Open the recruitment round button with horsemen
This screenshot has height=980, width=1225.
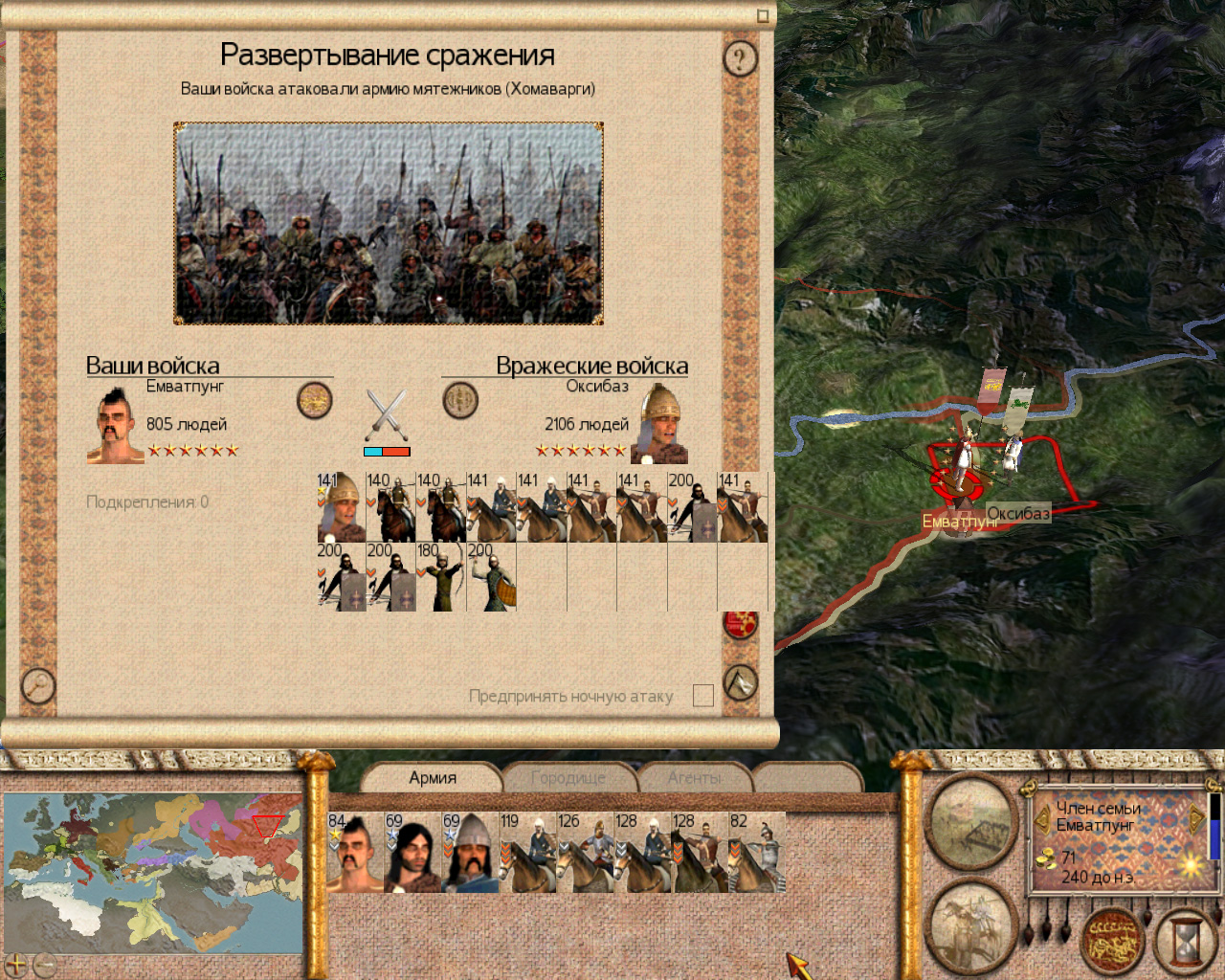point(970,925)
